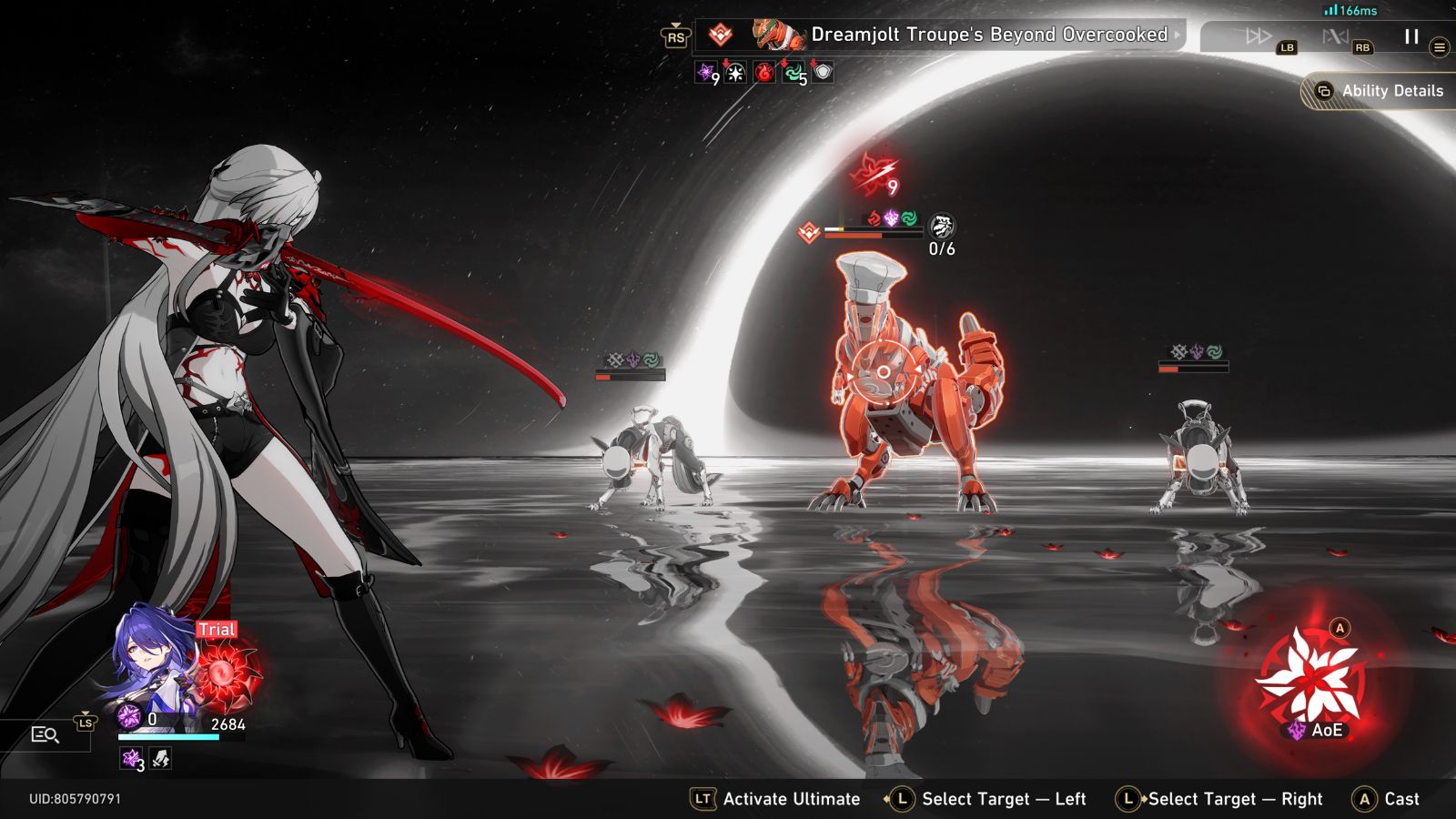Inspect the red flame status icon under the banner
Image resolution: width=1456 pixels, height=819 pixels.
click(764, 73)
